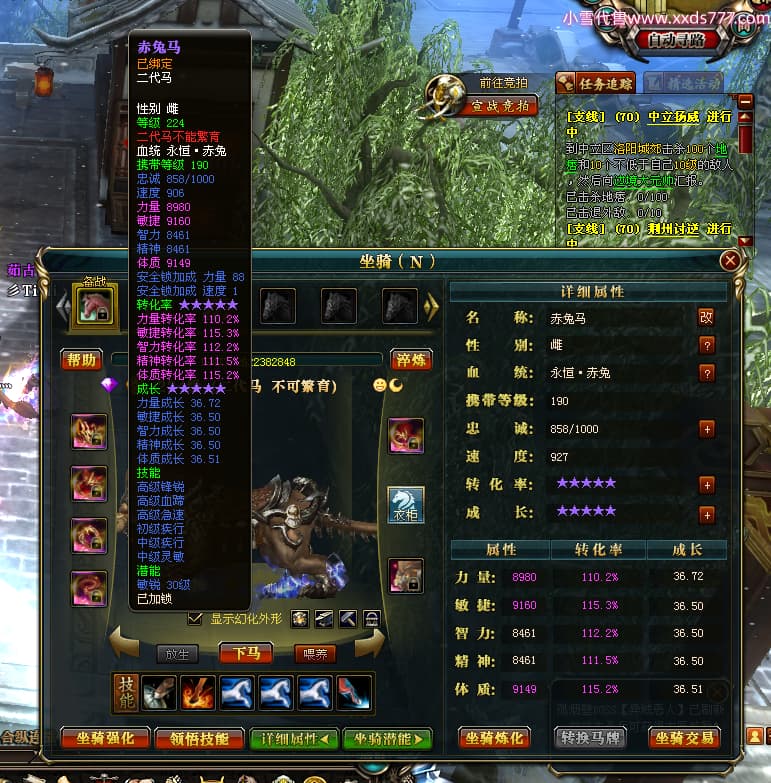Feed the mount with 喂养
The height and width of the screenshot is (783, 771).
point(315,654)
